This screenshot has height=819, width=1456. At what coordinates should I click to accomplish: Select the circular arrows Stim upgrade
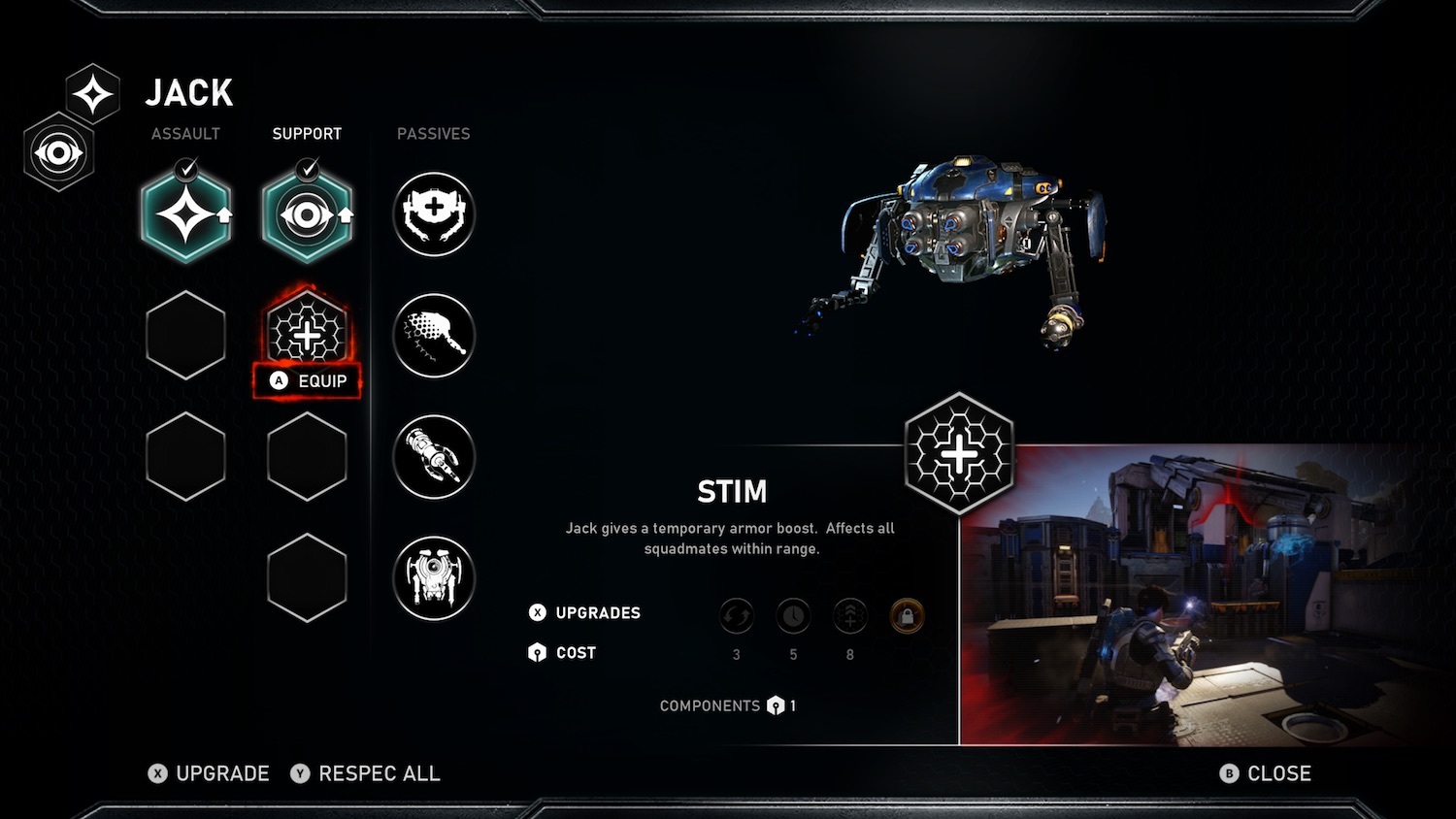[737, 615]
